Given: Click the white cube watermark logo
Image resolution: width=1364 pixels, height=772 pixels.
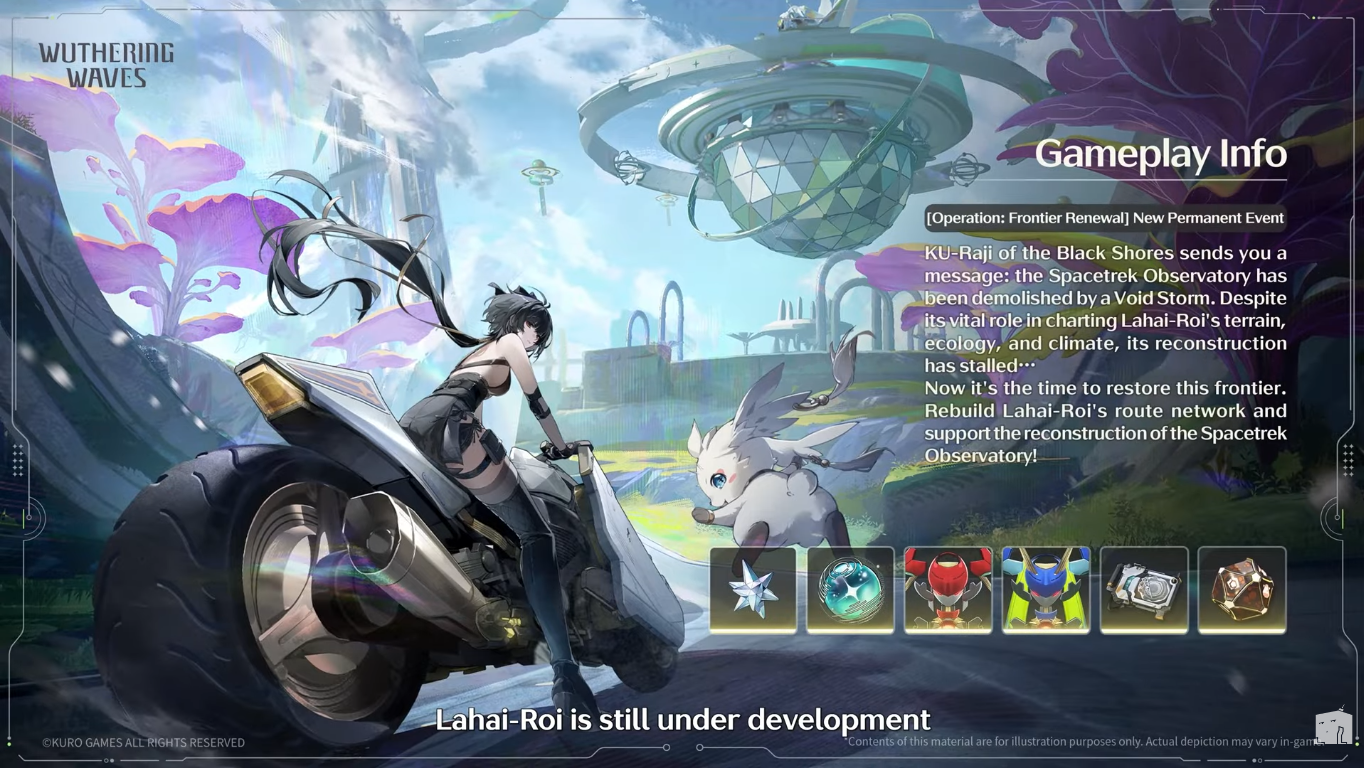Looking at the screenshot, I should point(1333,728).
